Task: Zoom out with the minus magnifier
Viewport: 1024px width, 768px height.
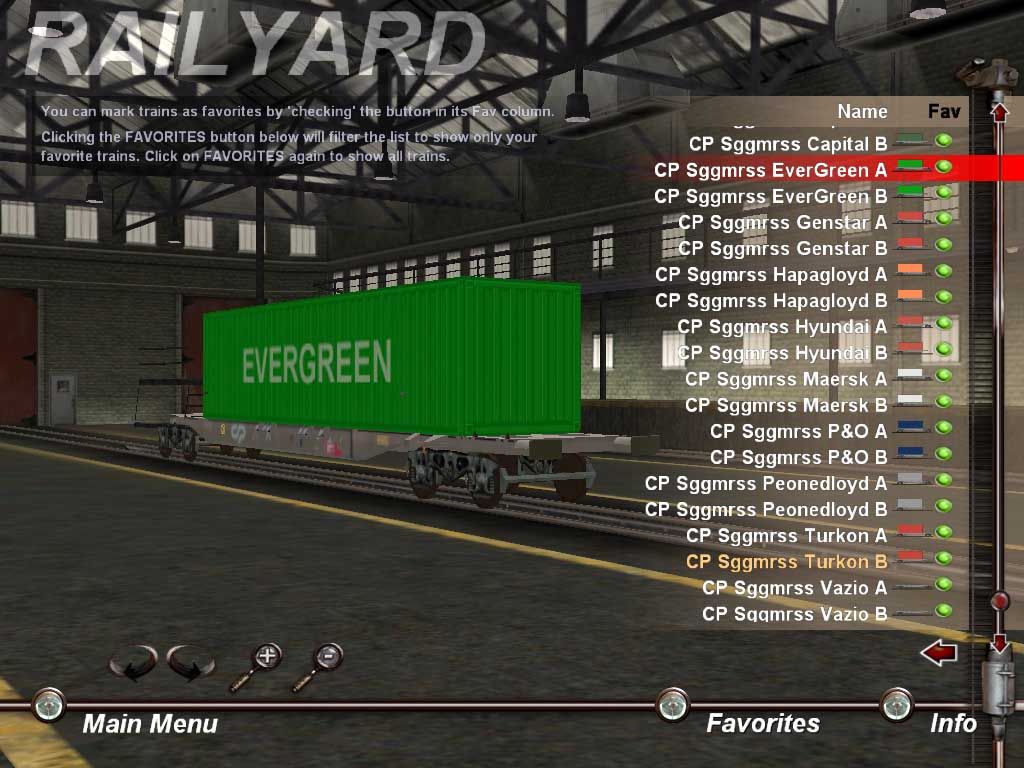Action: click(328, 657)
